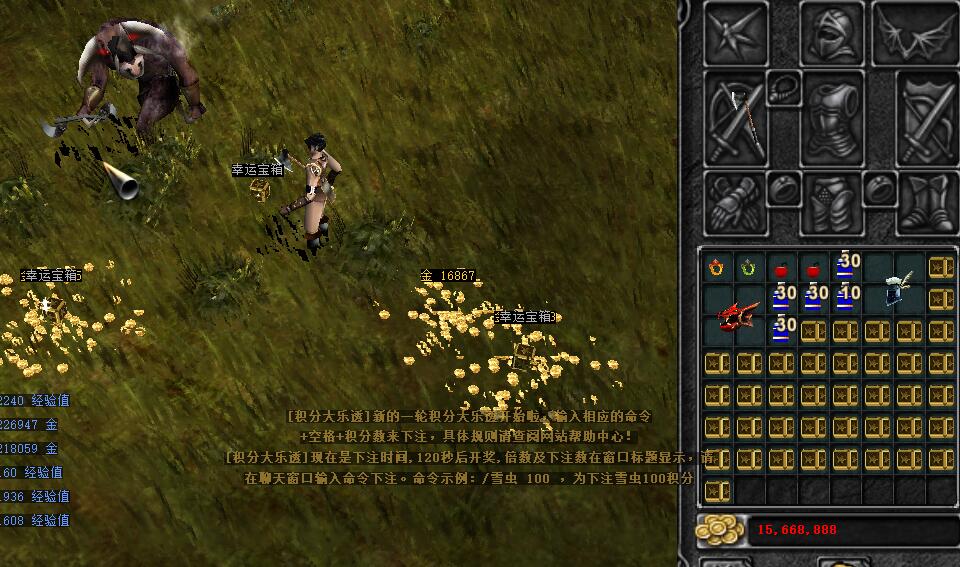Open the wings equipment slot
The image size is (960, 567).
click(x=915, y=34)
